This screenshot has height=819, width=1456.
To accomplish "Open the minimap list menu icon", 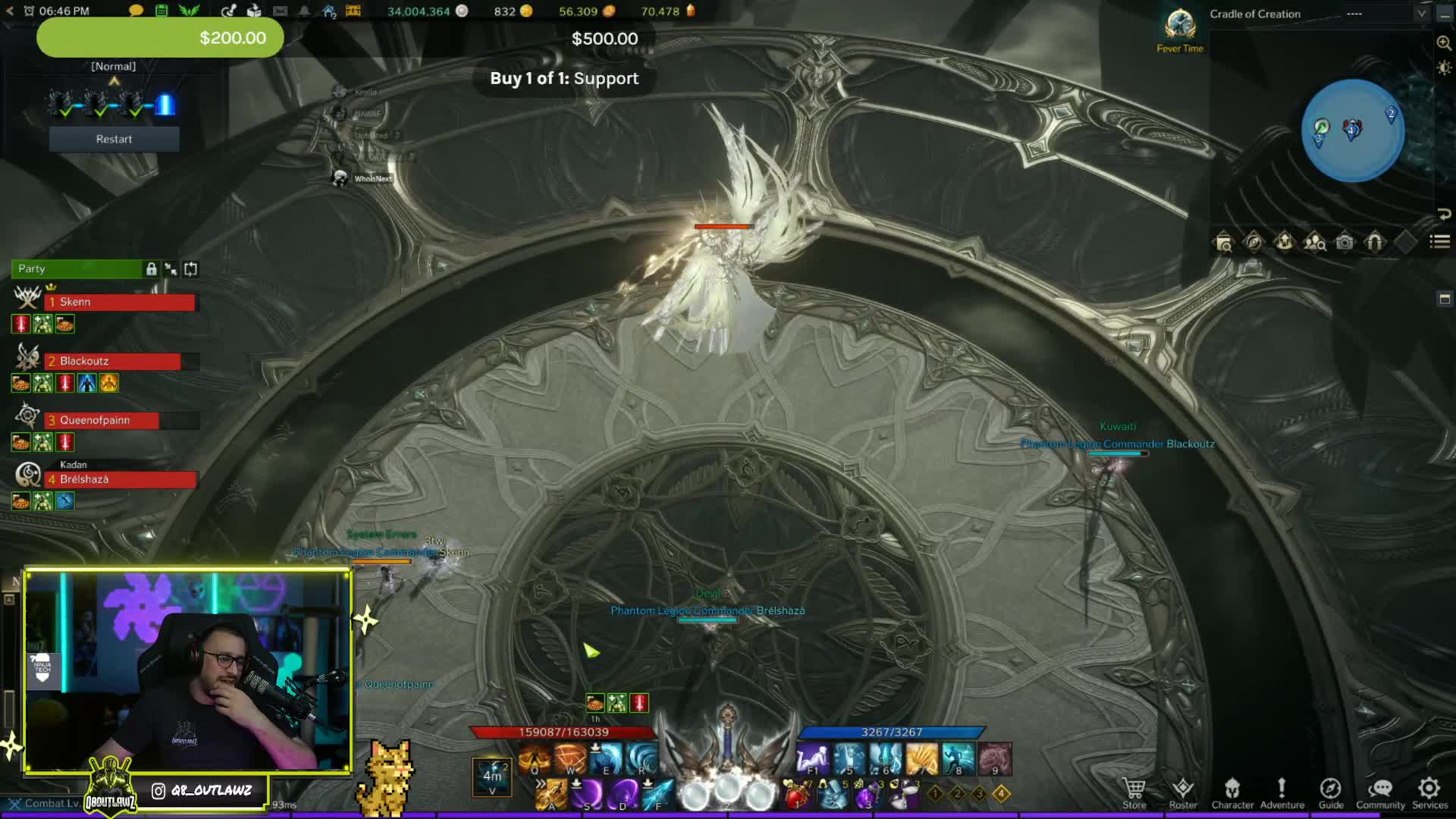I will click(1439, 242).
